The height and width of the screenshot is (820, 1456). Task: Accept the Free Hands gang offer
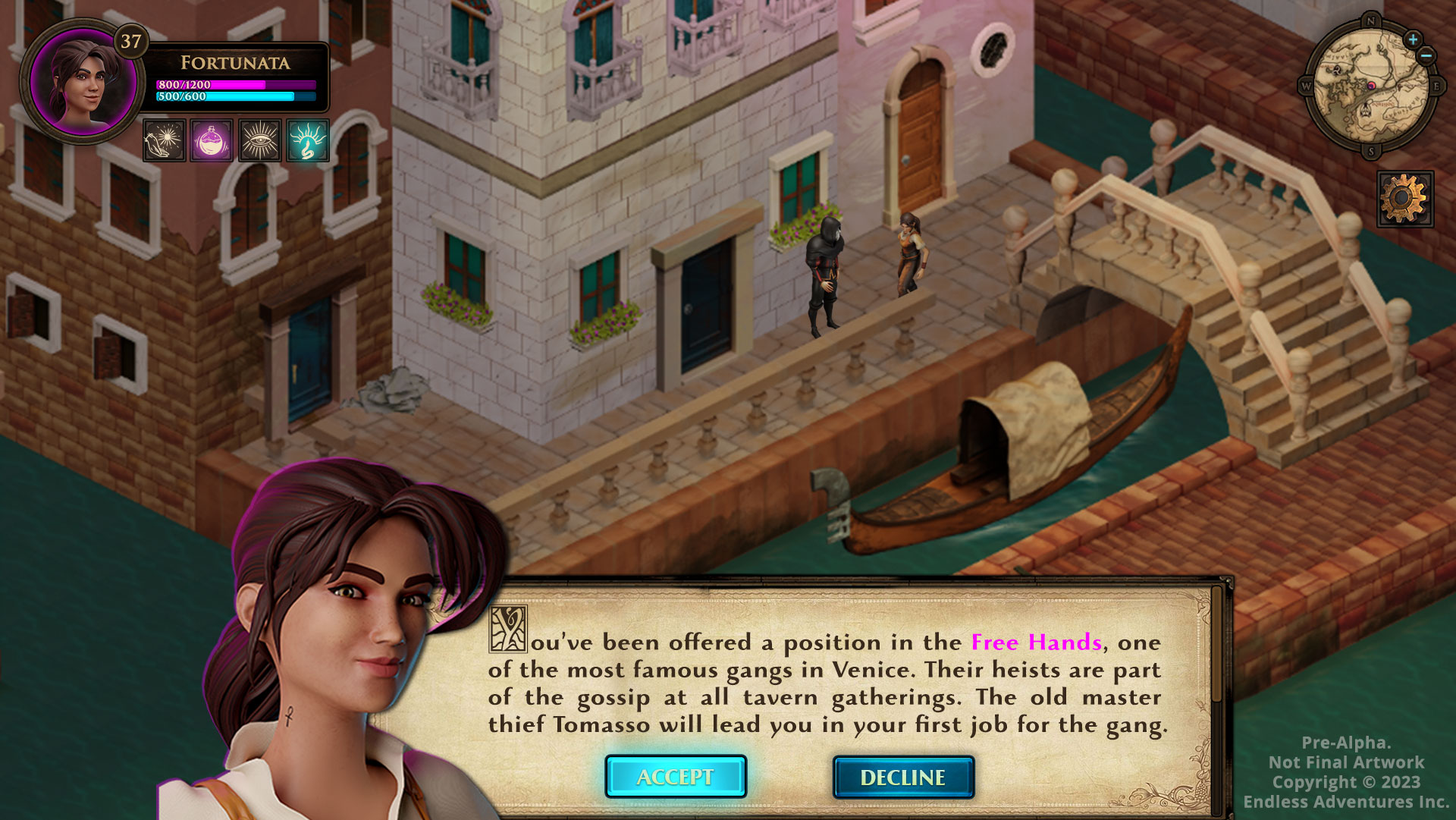coord(675,777)
